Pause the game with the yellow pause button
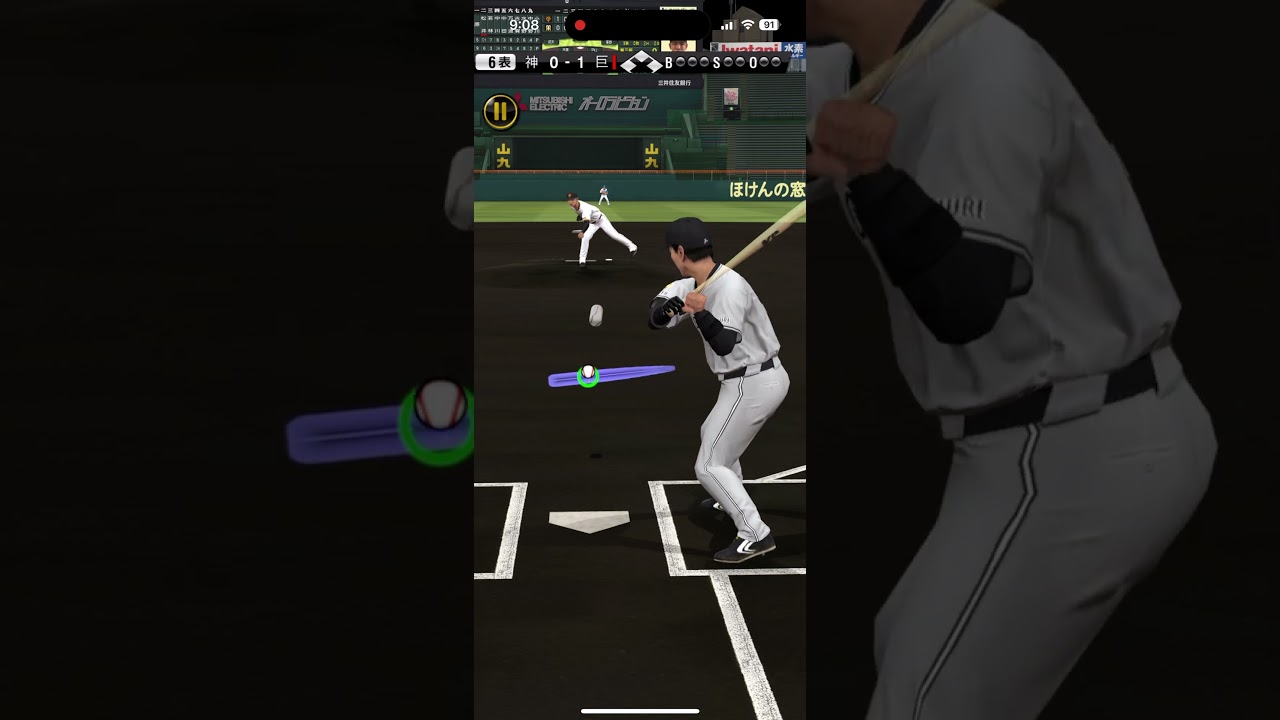1280x720 pixels. click(500, 111)
